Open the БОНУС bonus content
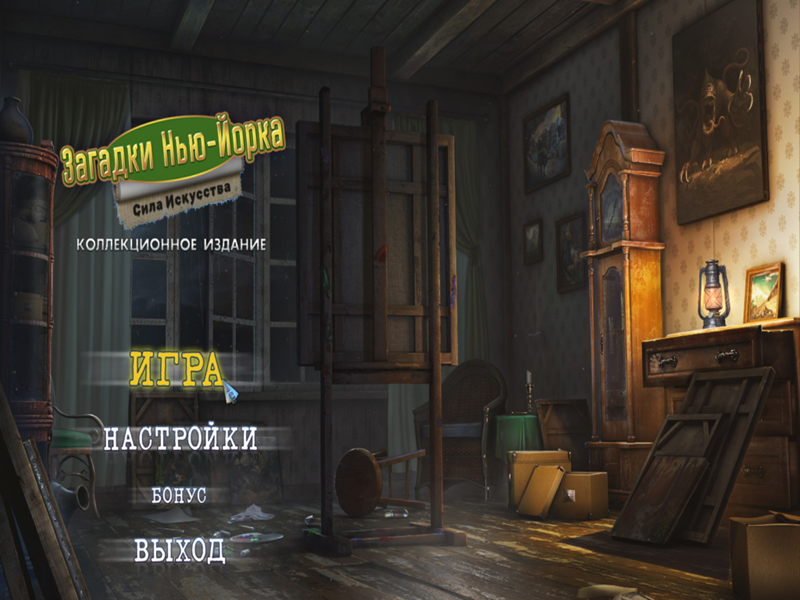This screenshot has width=800, height=600. (180, 495)
